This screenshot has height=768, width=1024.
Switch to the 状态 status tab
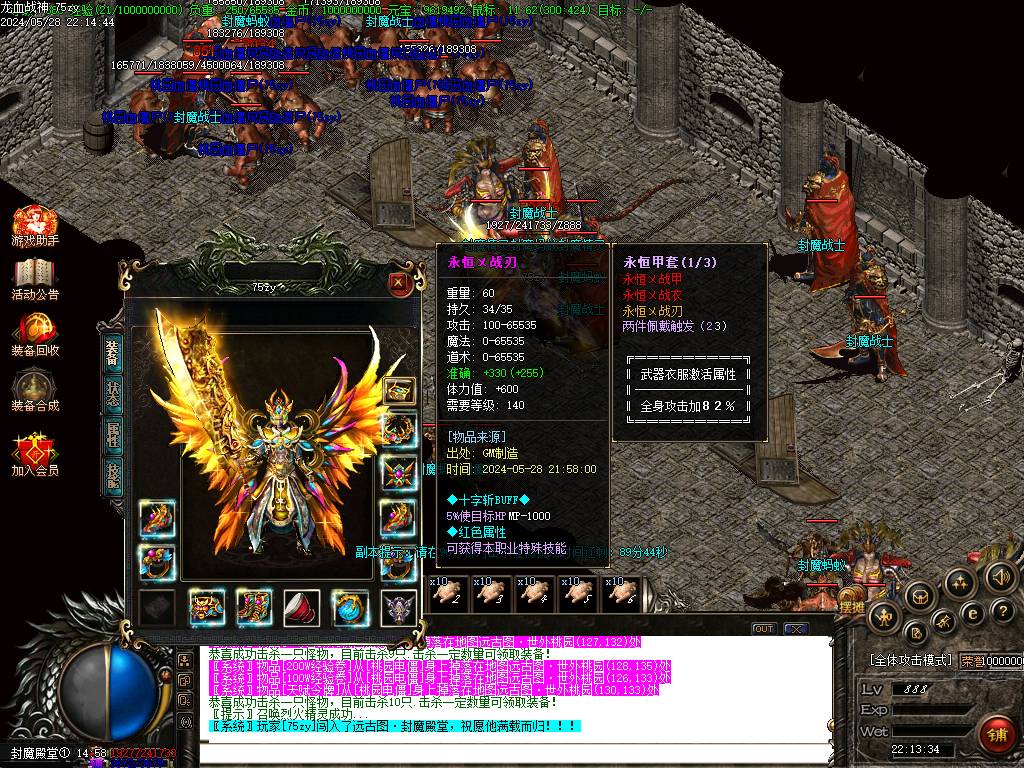[113, 393]
